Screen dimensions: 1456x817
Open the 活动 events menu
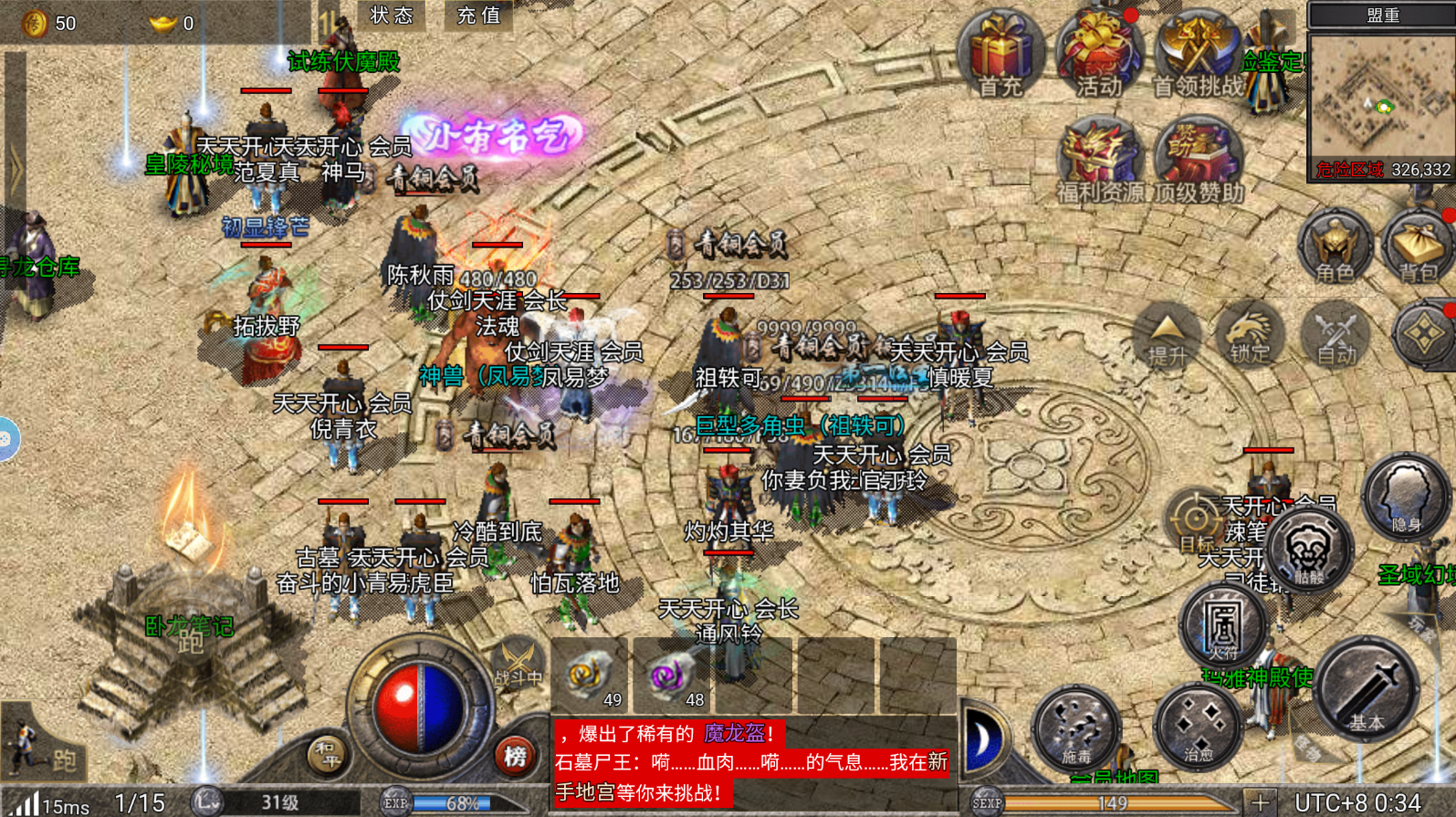1099,55
